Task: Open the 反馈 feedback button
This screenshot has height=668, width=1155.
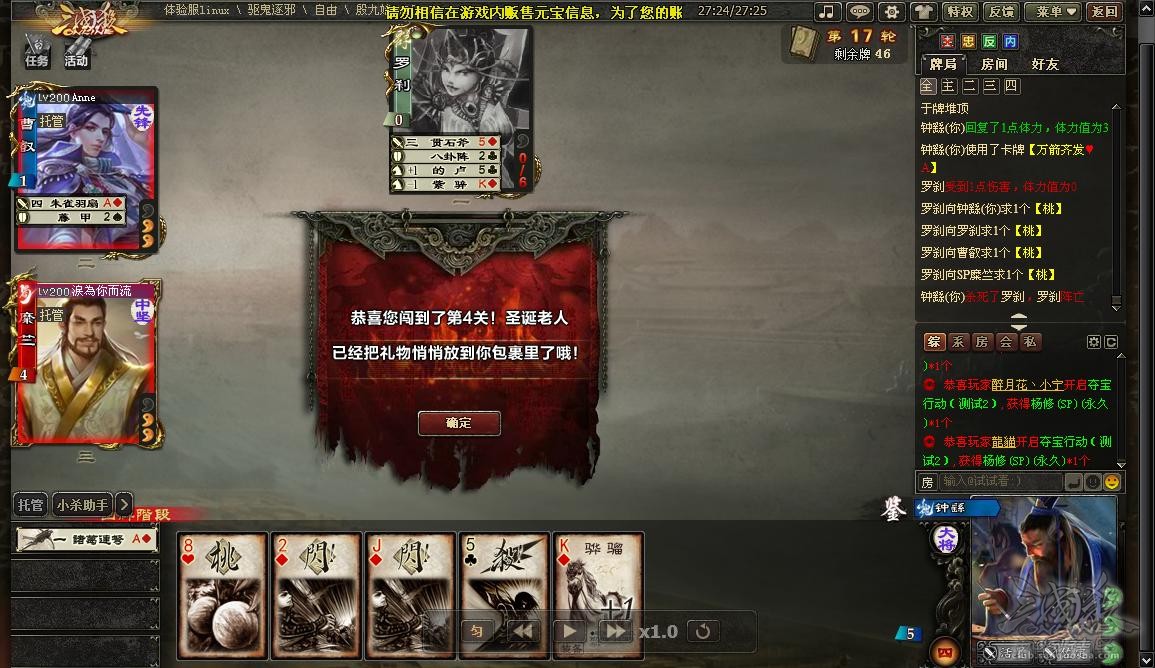Action: pyautogui.click(x=1000, y=12)
